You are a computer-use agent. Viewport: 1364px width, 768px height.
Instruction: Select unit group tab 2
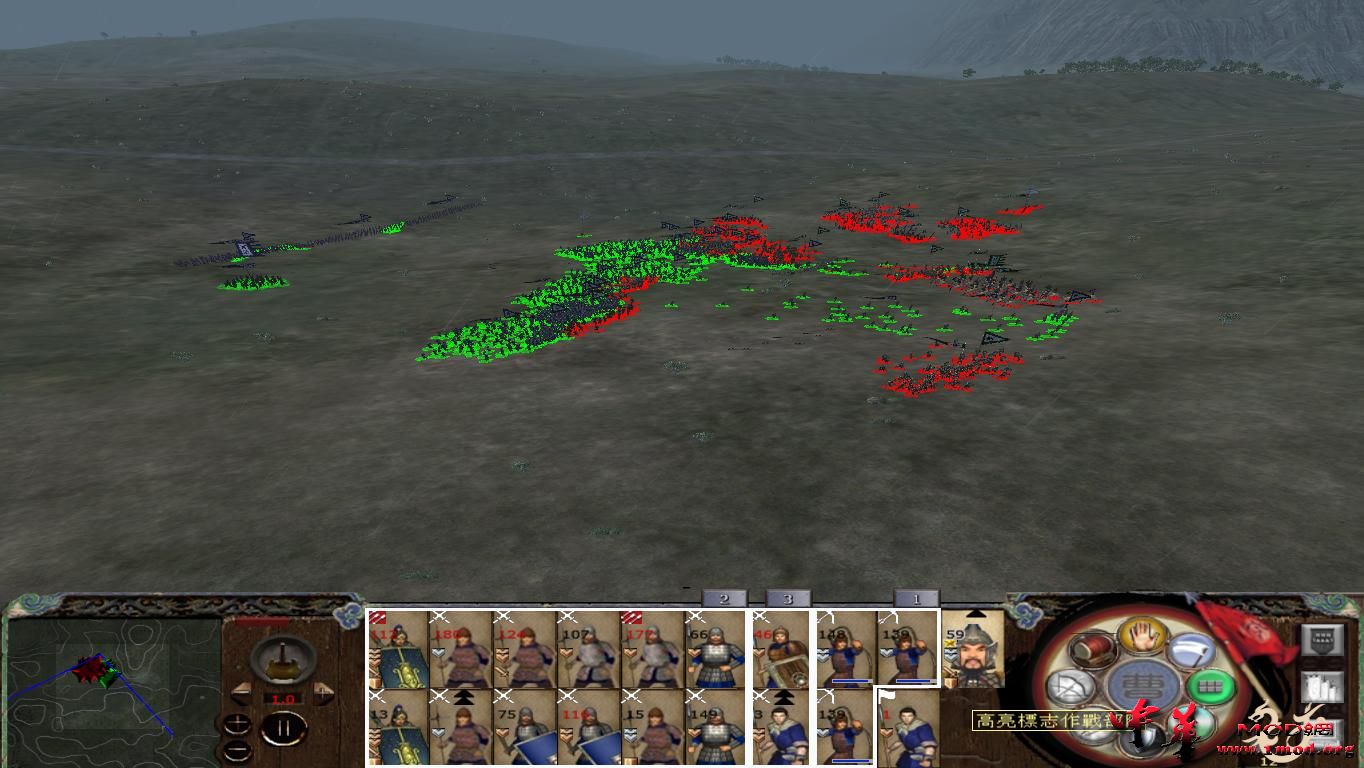[724, 598]
